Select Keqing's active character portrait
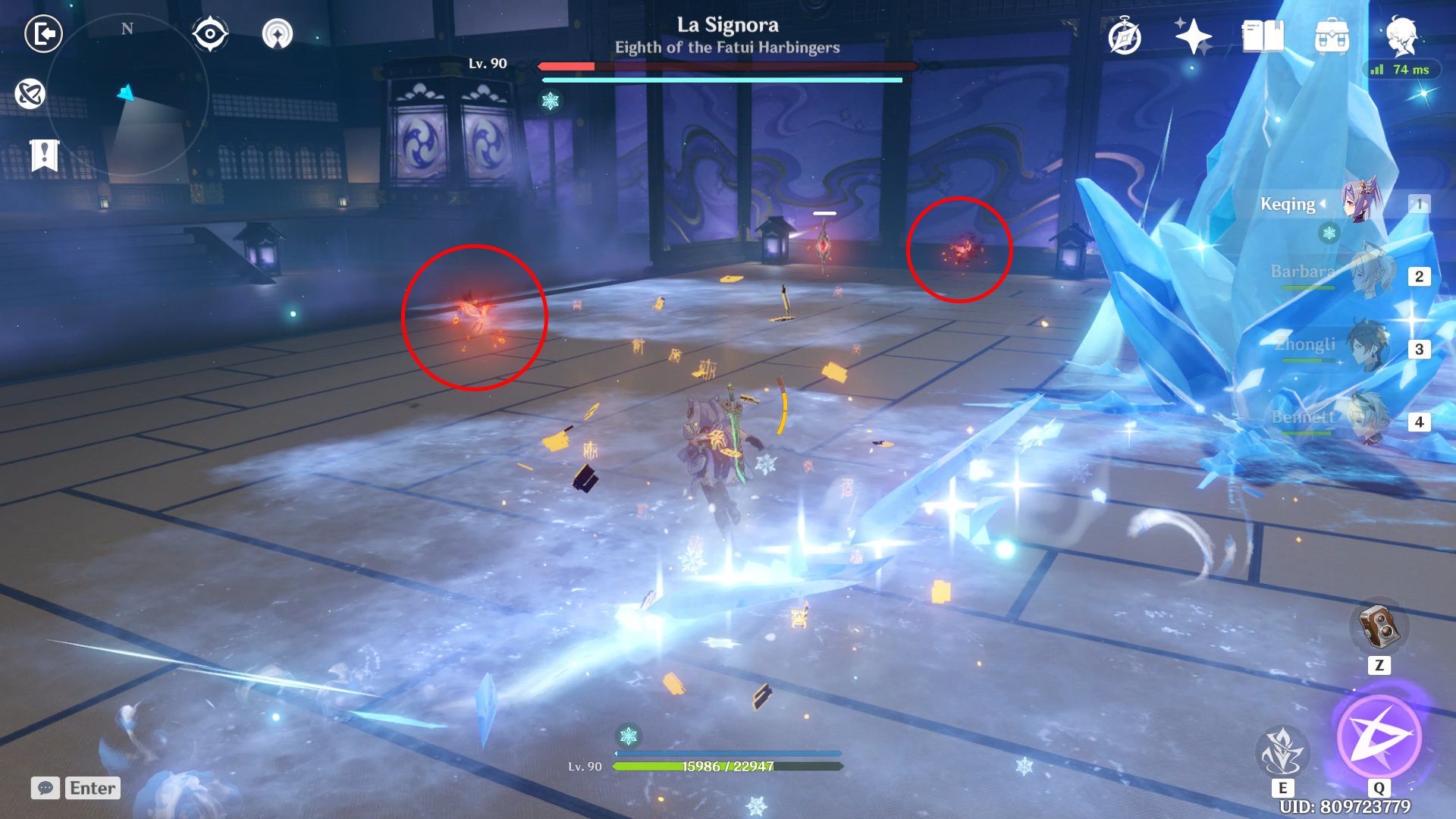1456x819 pixels. point(1357,203)
